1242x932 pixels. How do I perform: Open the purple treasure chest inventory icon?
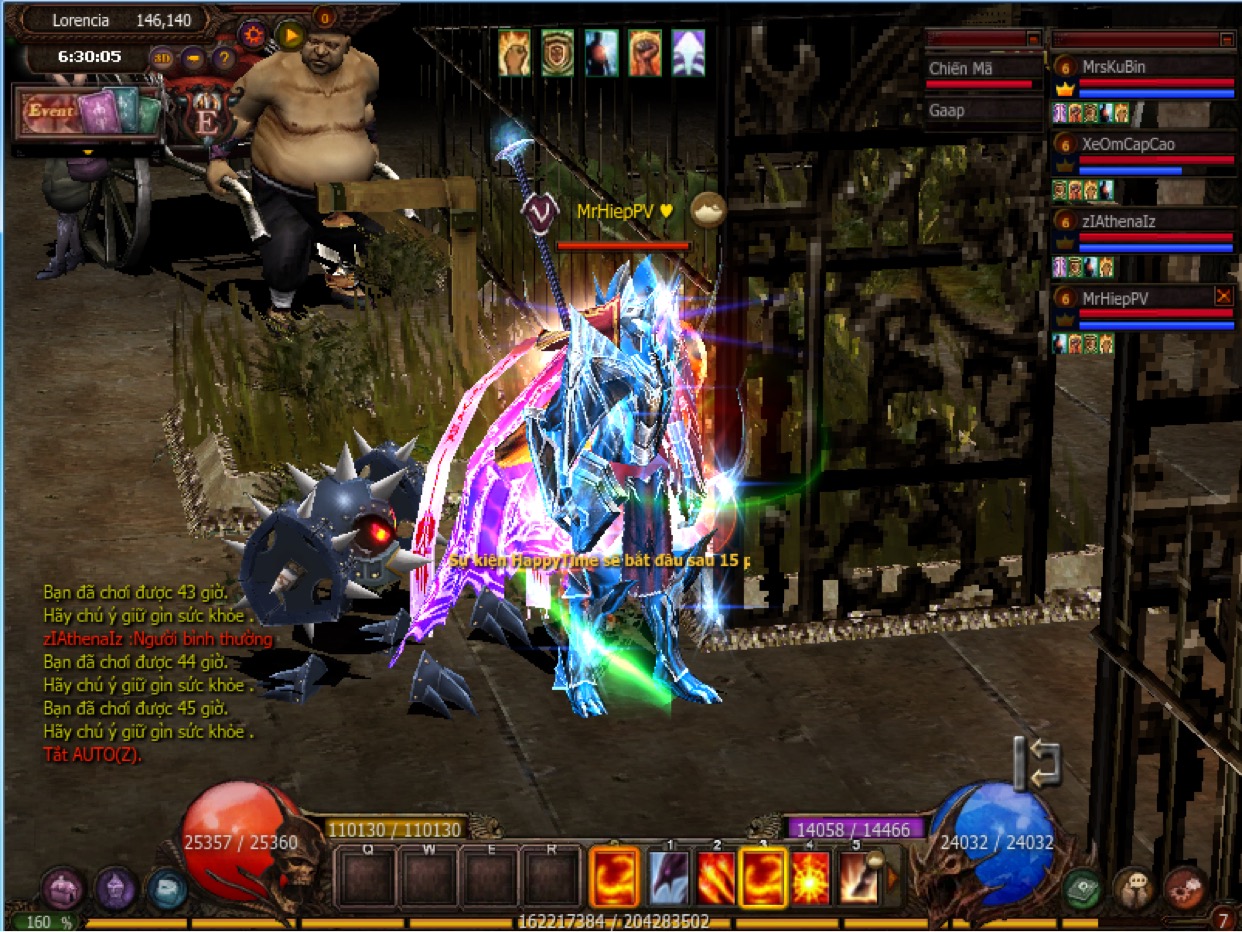[x=62, y=888]
